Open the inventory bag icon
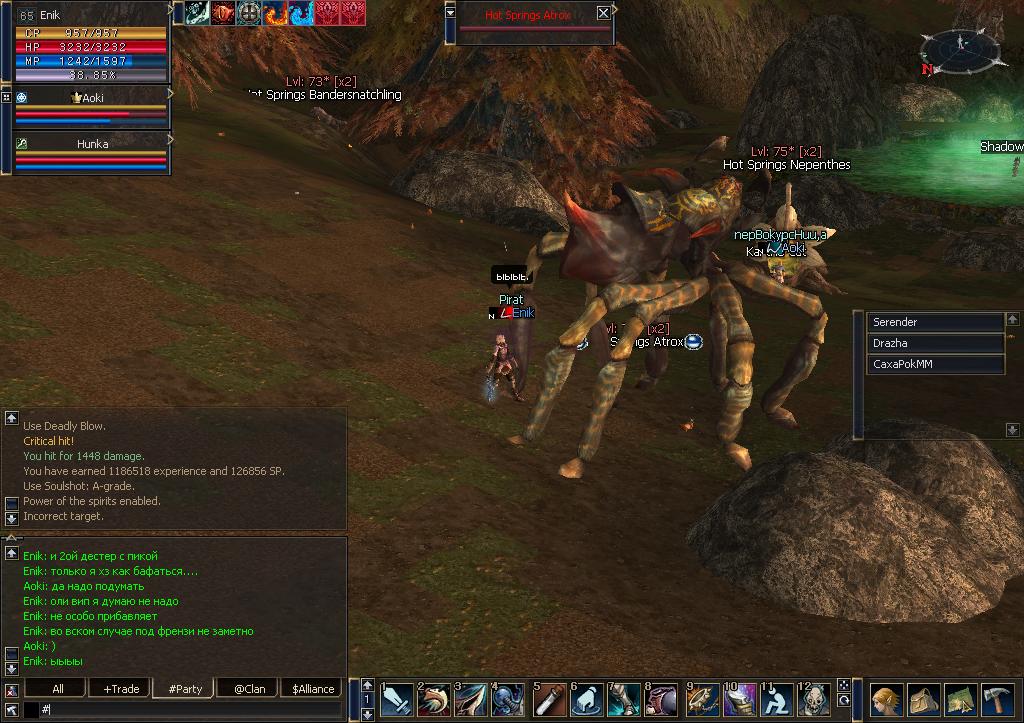 (x=923, y=699)
